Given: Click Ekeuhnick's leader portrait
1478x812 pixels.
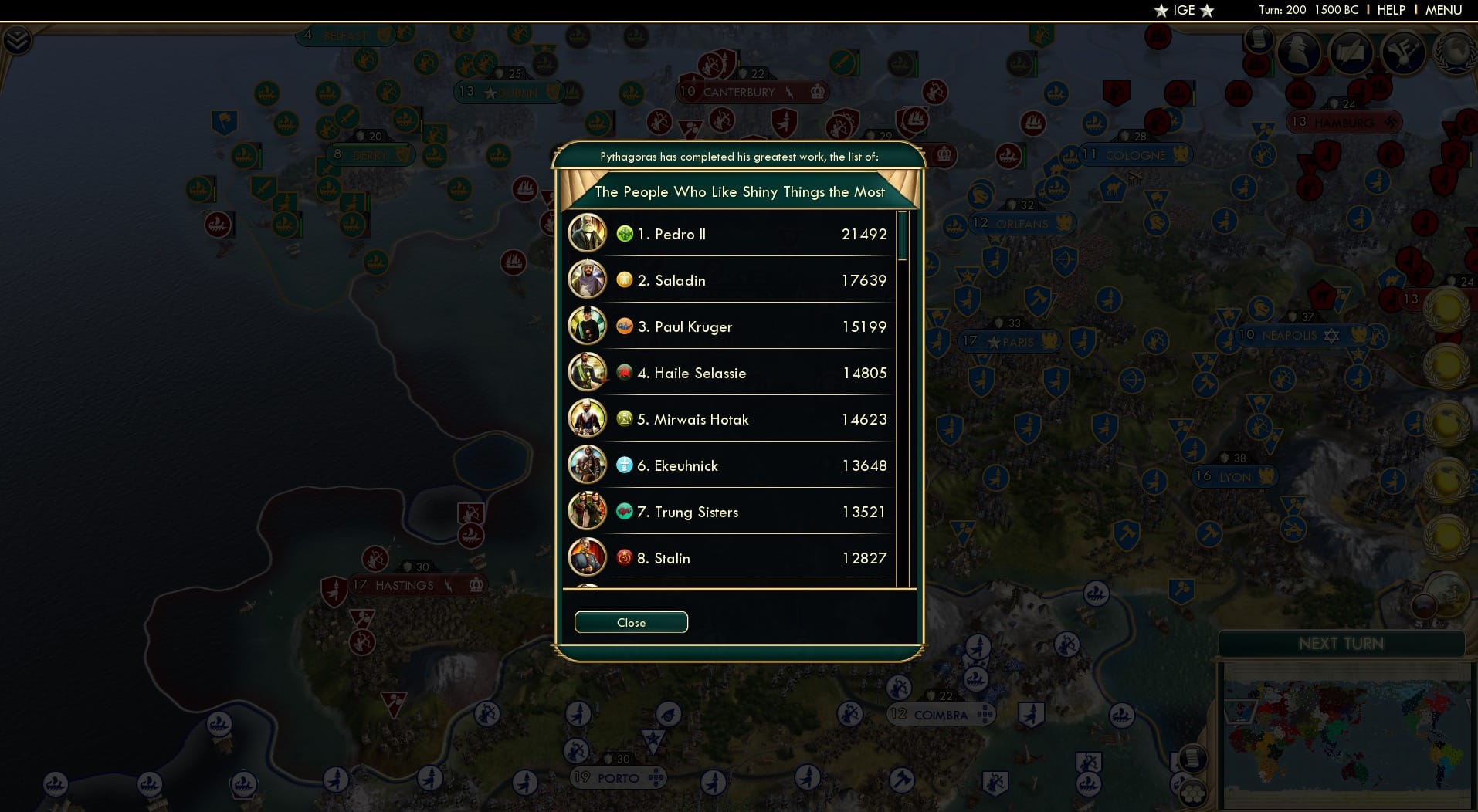Looking at the screenshot, I should point(588,465).
